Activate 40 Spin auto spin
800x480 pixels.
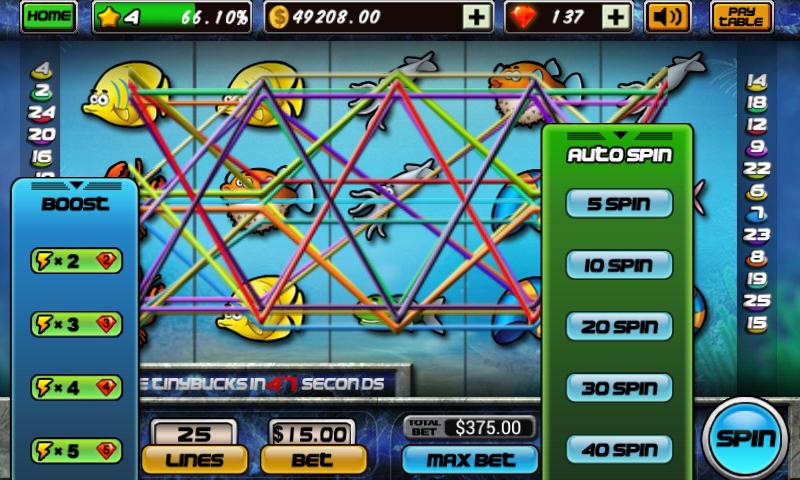coord(619,448)
